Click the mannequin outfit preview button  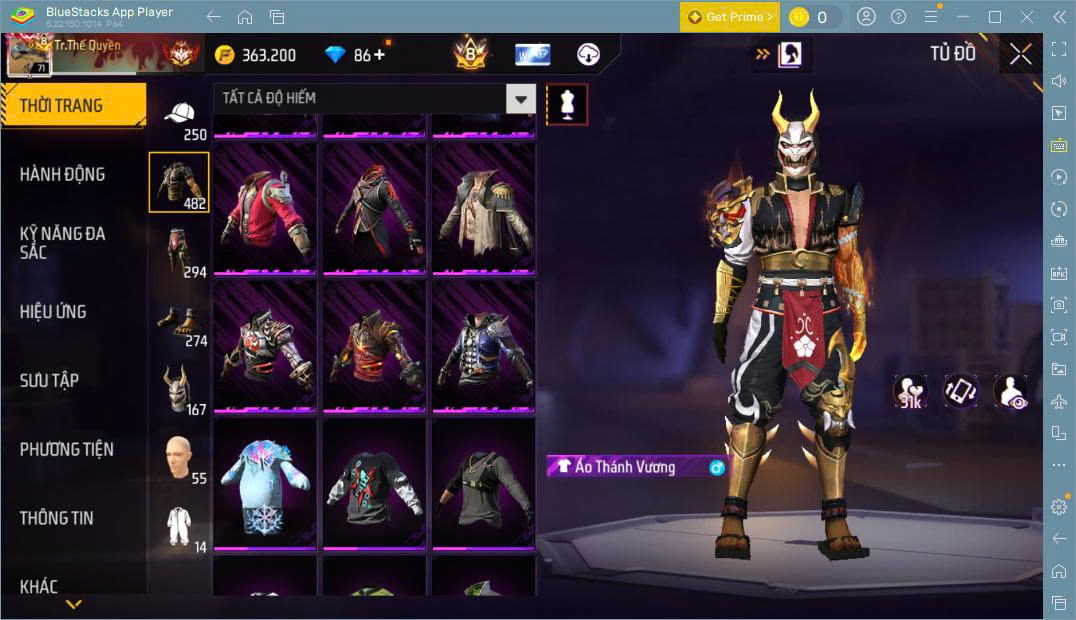click(x=567, y=104)
